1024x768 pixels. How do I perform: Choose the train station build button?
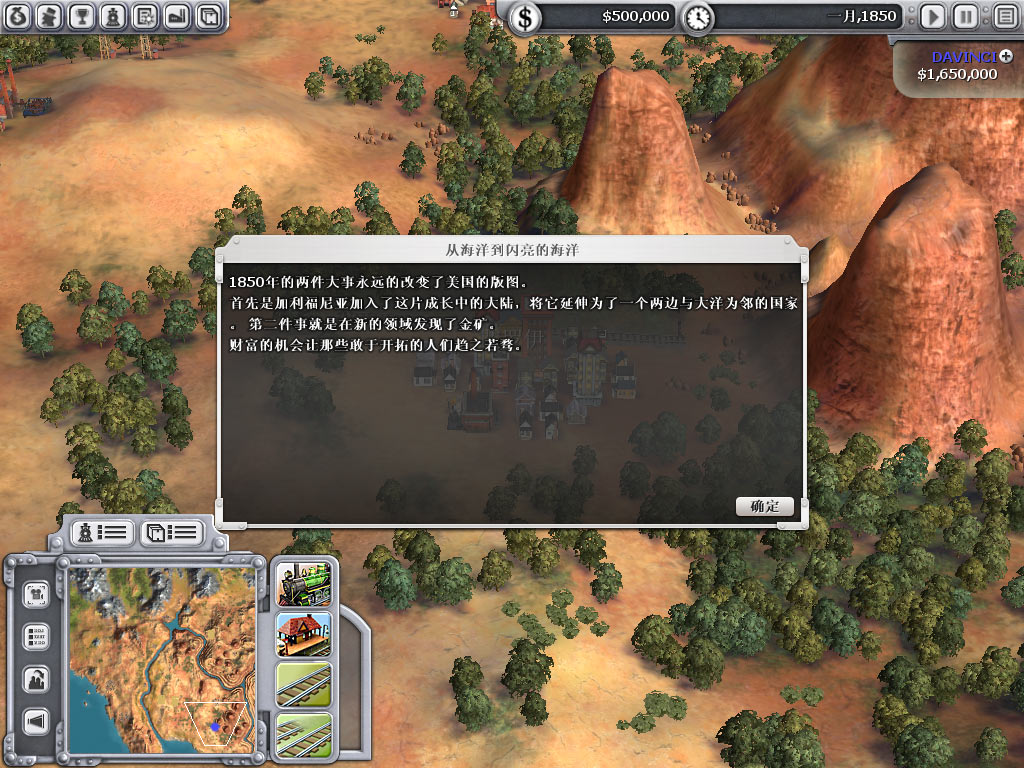(x=304, y=635)
